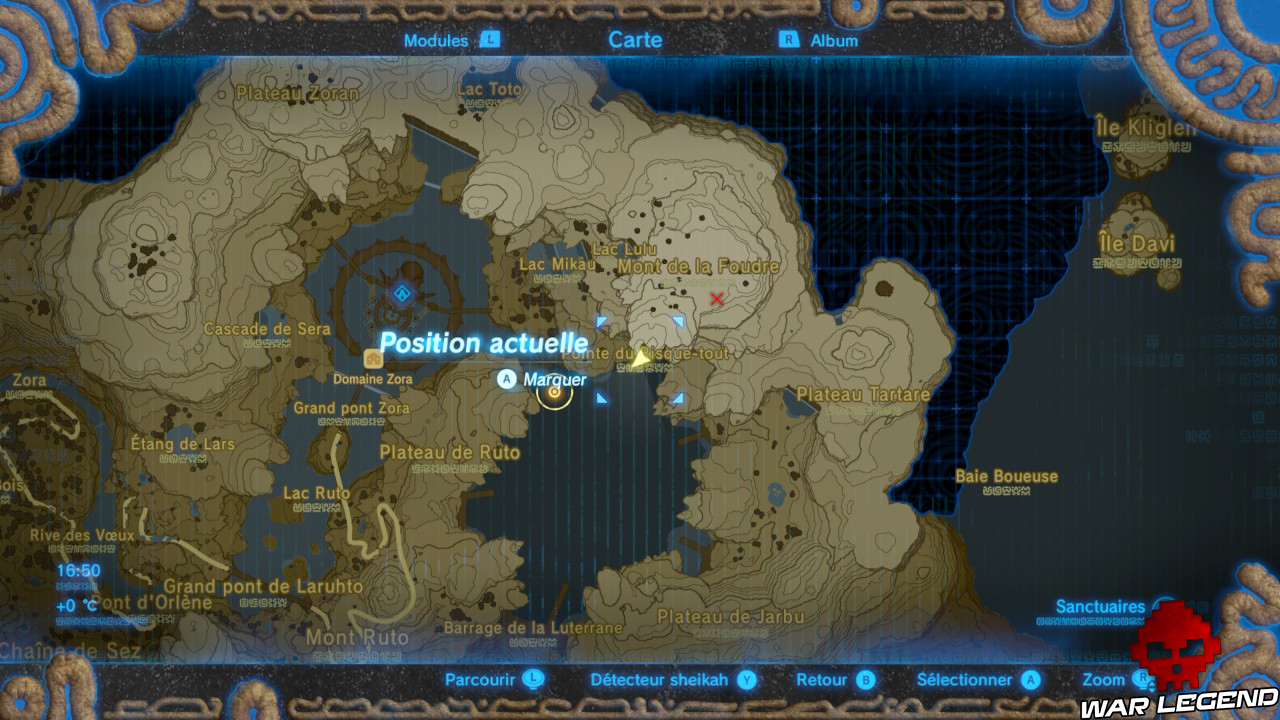
Task: Click the R button icon next to Album
Action: [790, 41]
